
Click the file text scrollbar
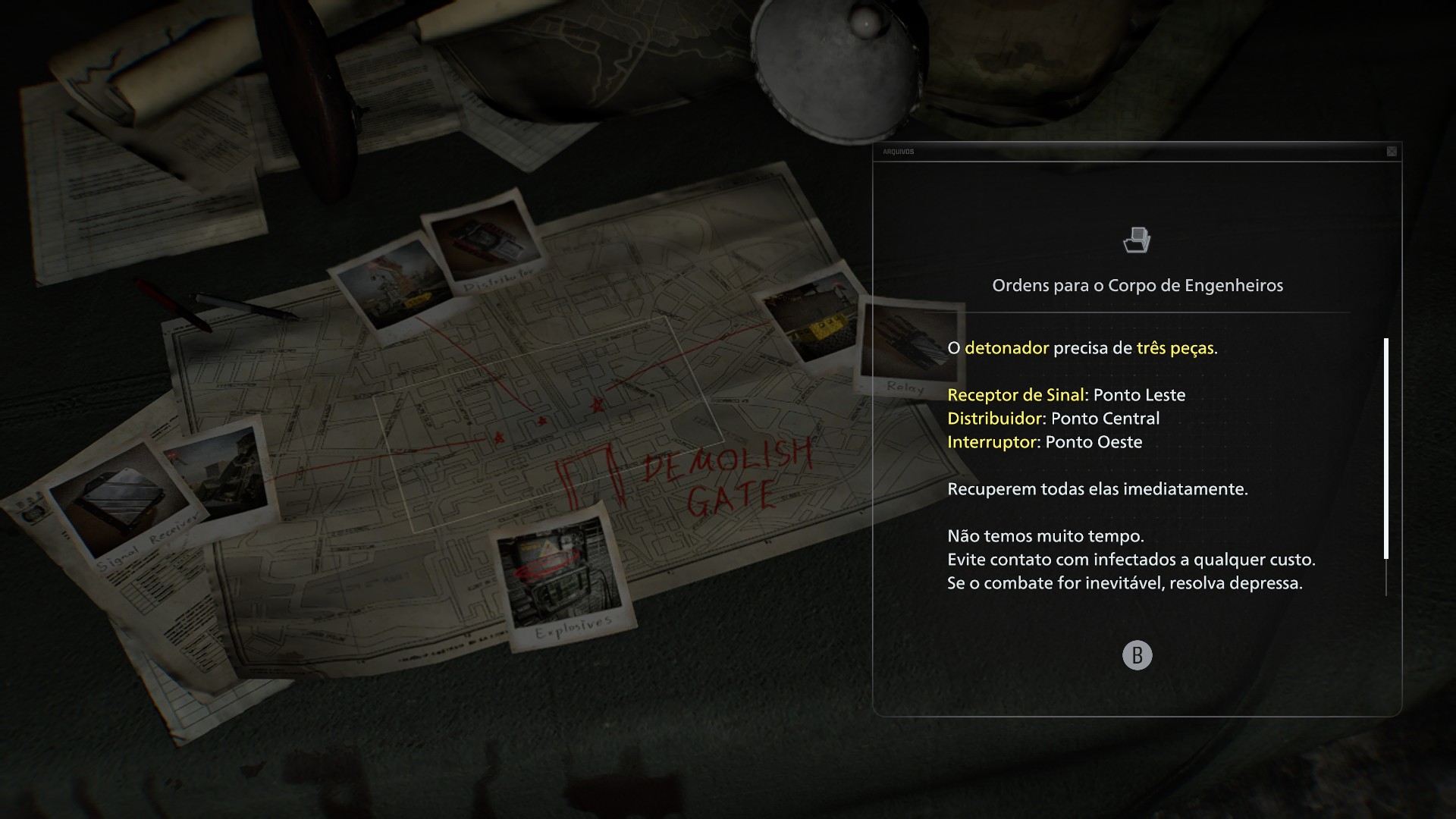[x=1386, y=448]
